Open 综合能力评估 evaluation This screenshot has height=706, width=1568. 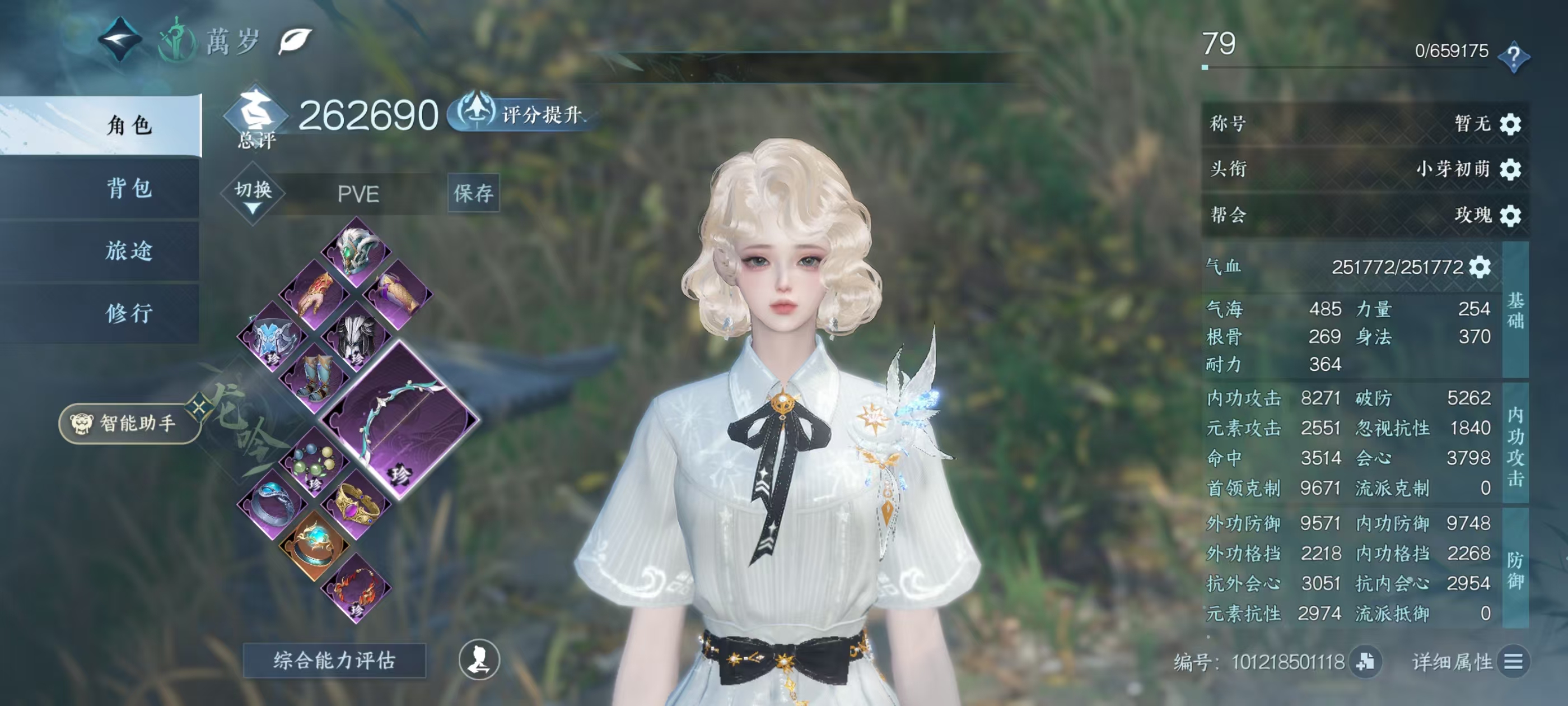point(334,660)
